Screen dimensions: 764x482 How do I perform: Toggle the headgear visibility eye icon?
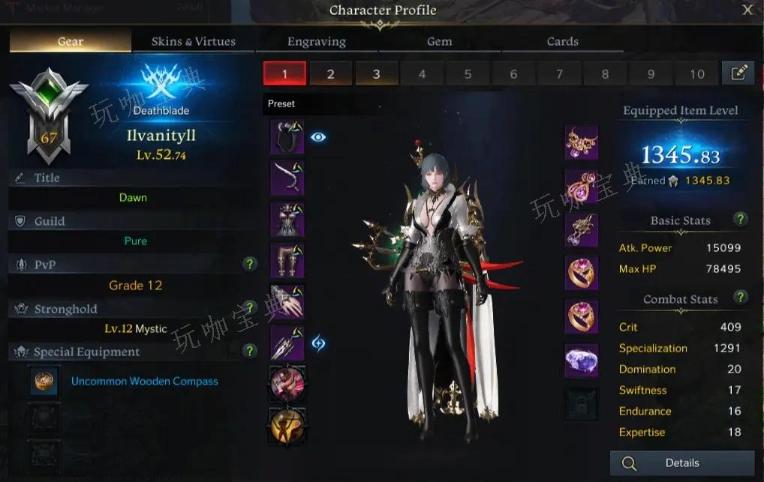click(x=318, y=137)
